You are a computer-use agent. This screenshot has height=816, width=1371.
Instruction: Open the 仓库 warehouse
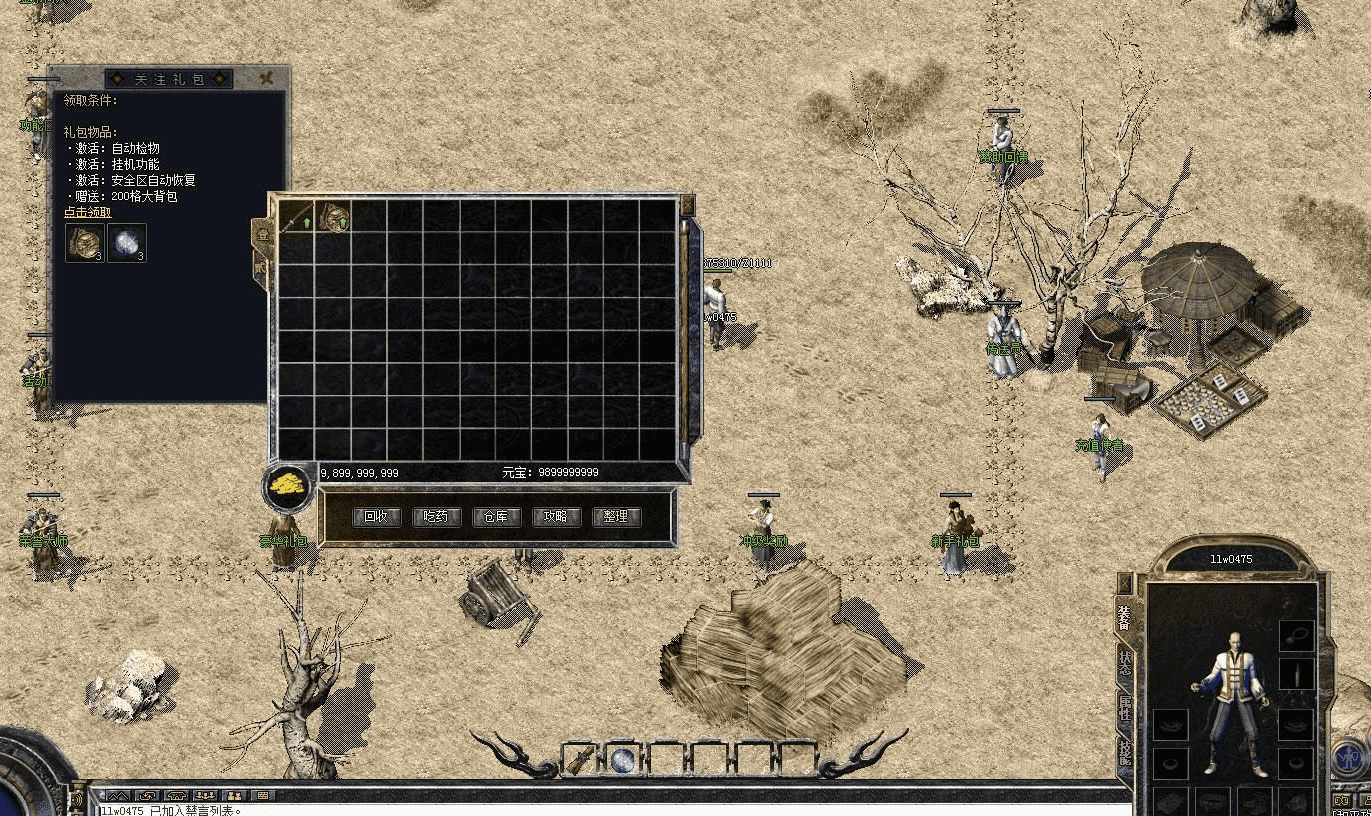point(496,517)
